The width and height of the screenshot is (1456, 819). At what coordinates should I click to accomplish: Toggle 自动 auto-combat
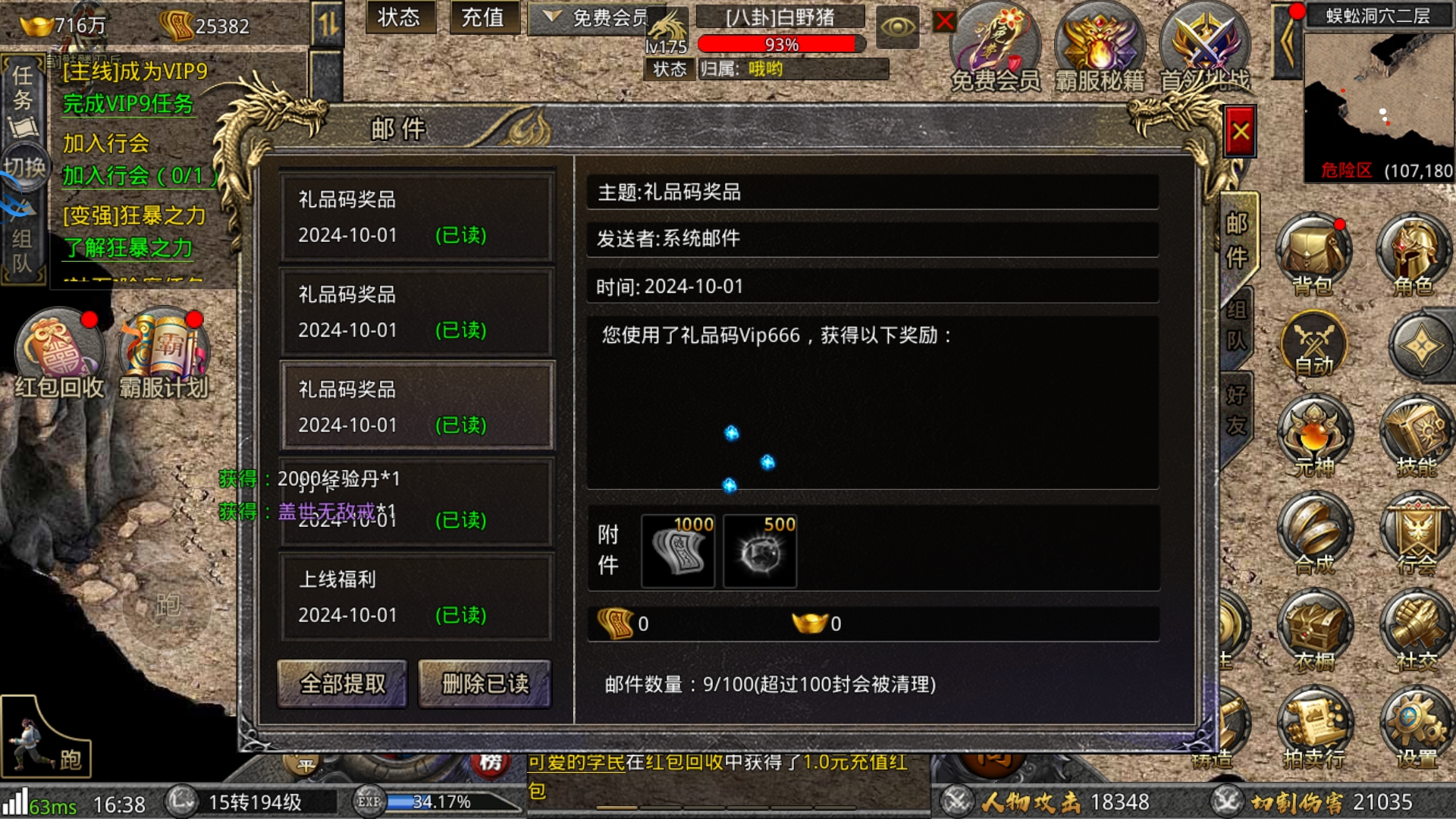tap(1313, 346)
